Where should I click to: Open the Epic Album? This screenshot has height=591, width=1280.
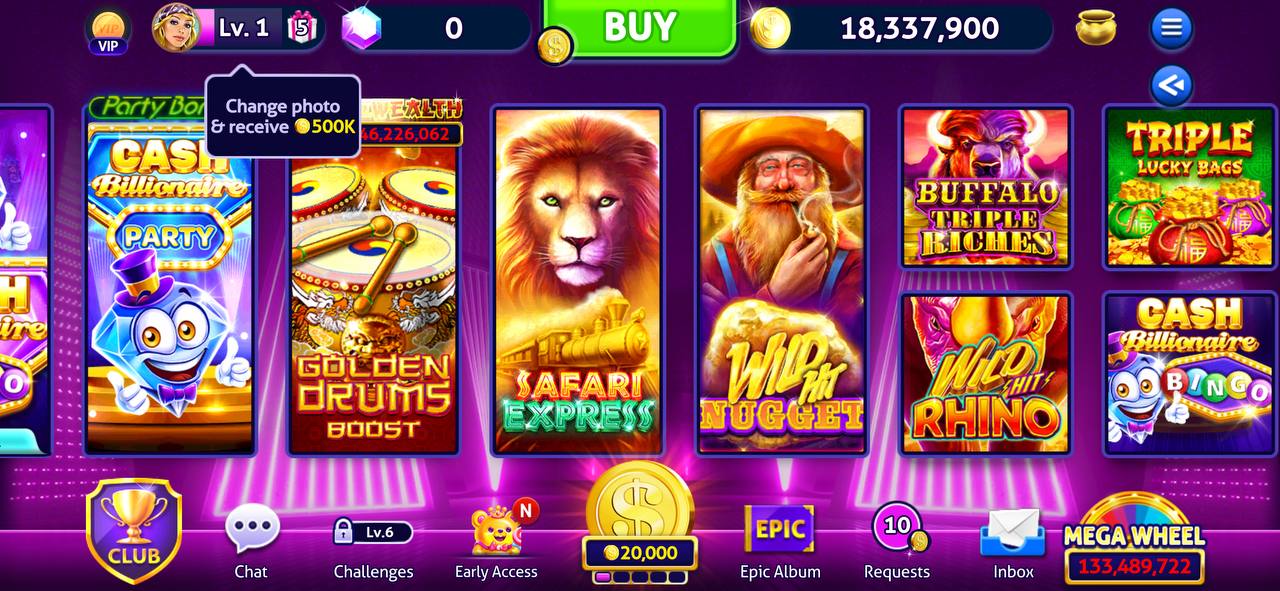[x=780, y=540]
